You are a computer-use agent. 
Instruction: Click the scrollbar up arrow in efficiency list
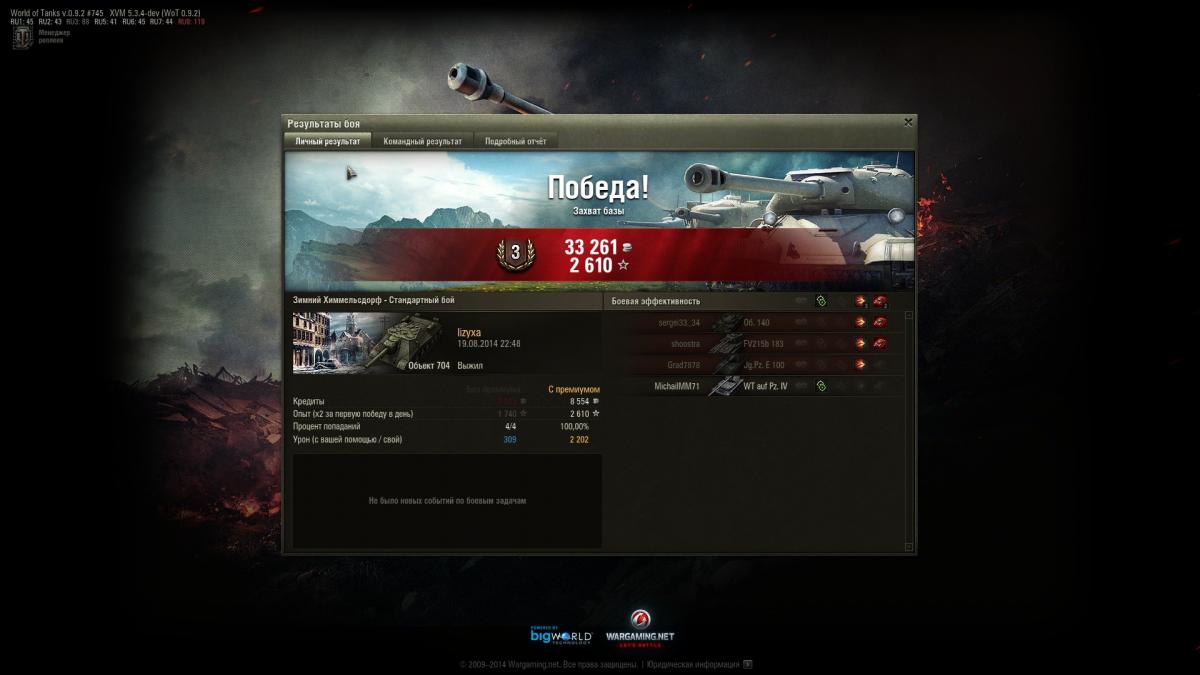[908, 315]
